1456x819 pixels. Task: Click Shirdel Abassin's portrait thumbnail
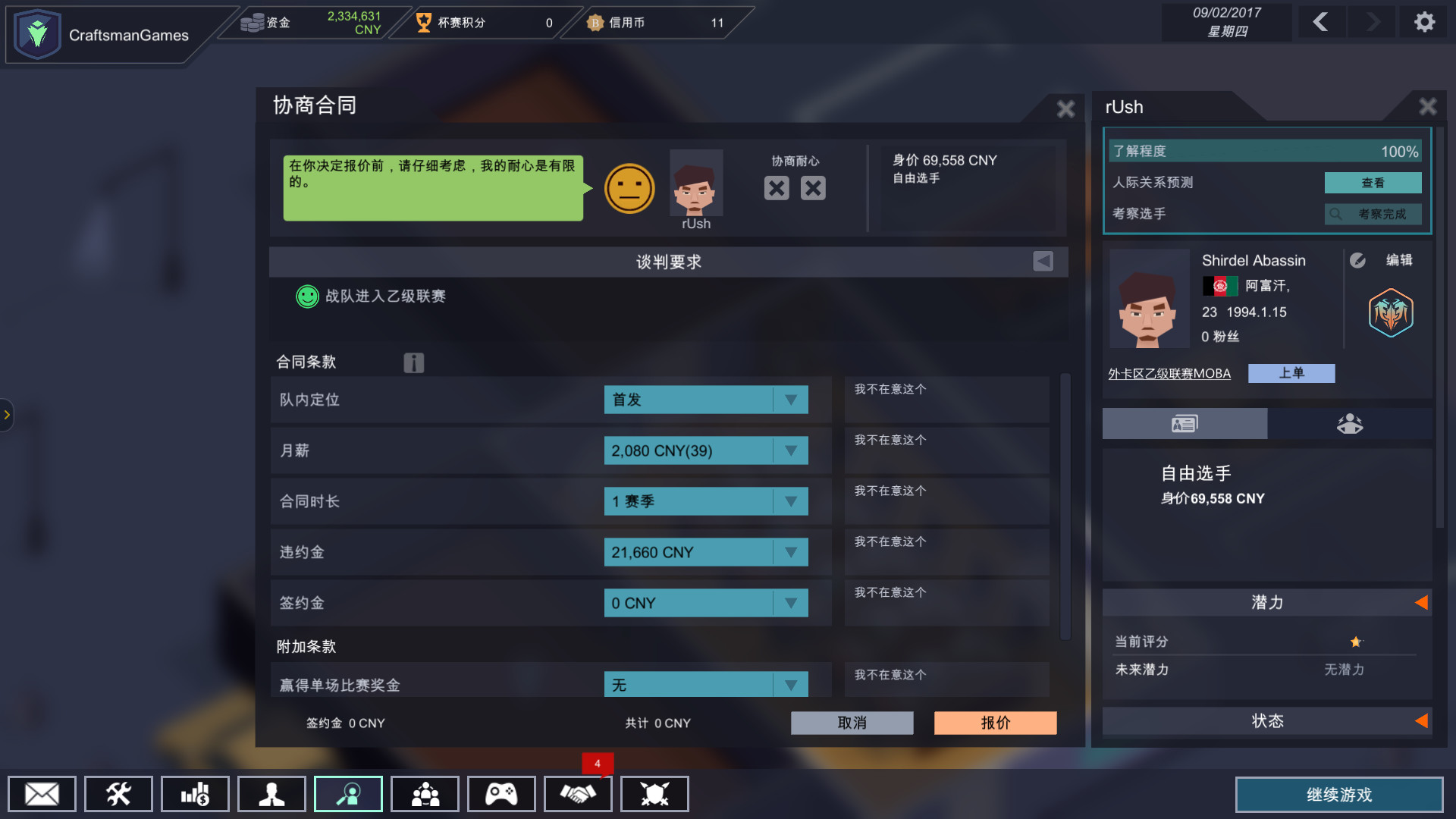[x=1149, y=299]
